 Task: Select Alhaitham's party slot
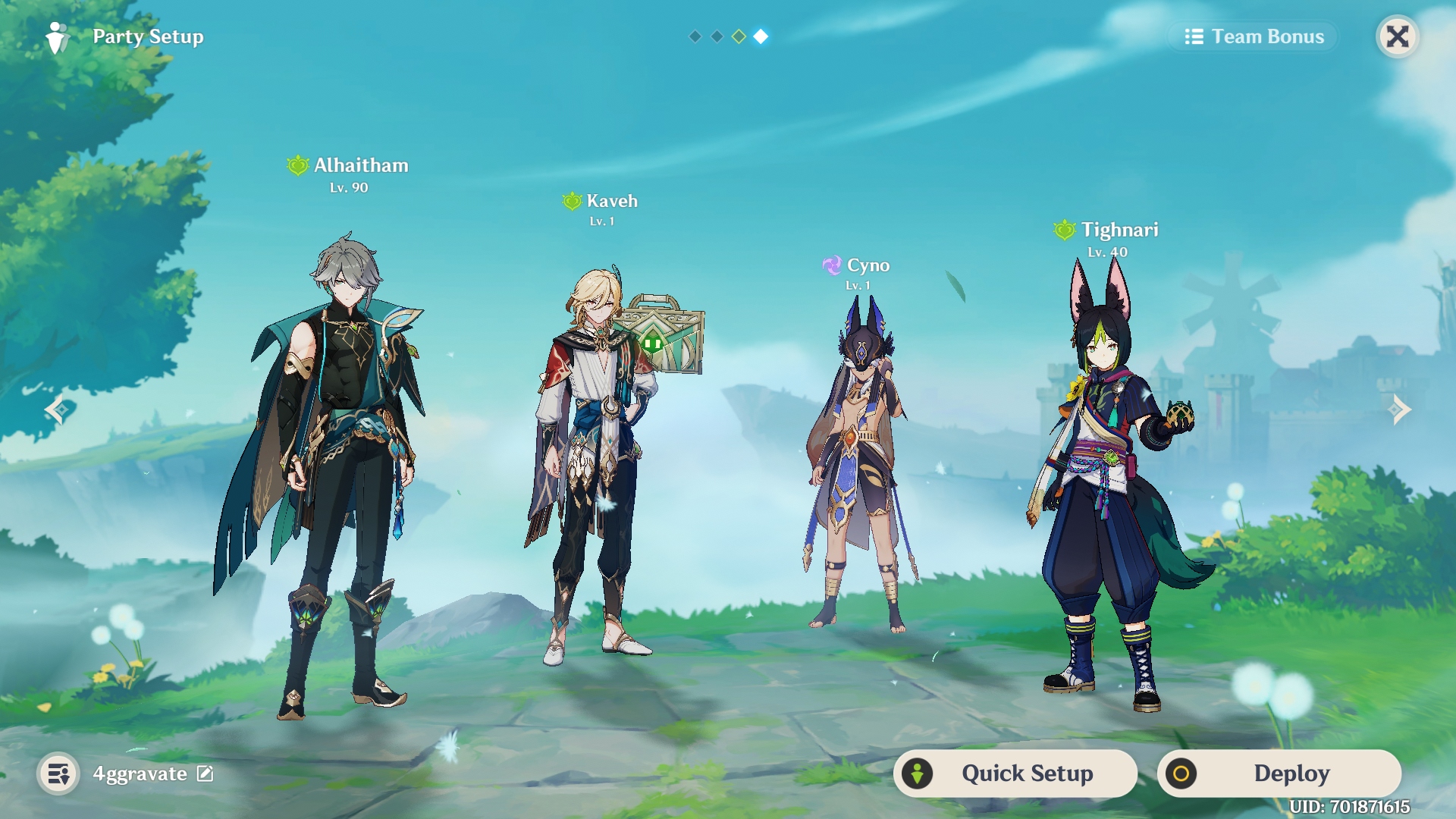tap(334, 470)
